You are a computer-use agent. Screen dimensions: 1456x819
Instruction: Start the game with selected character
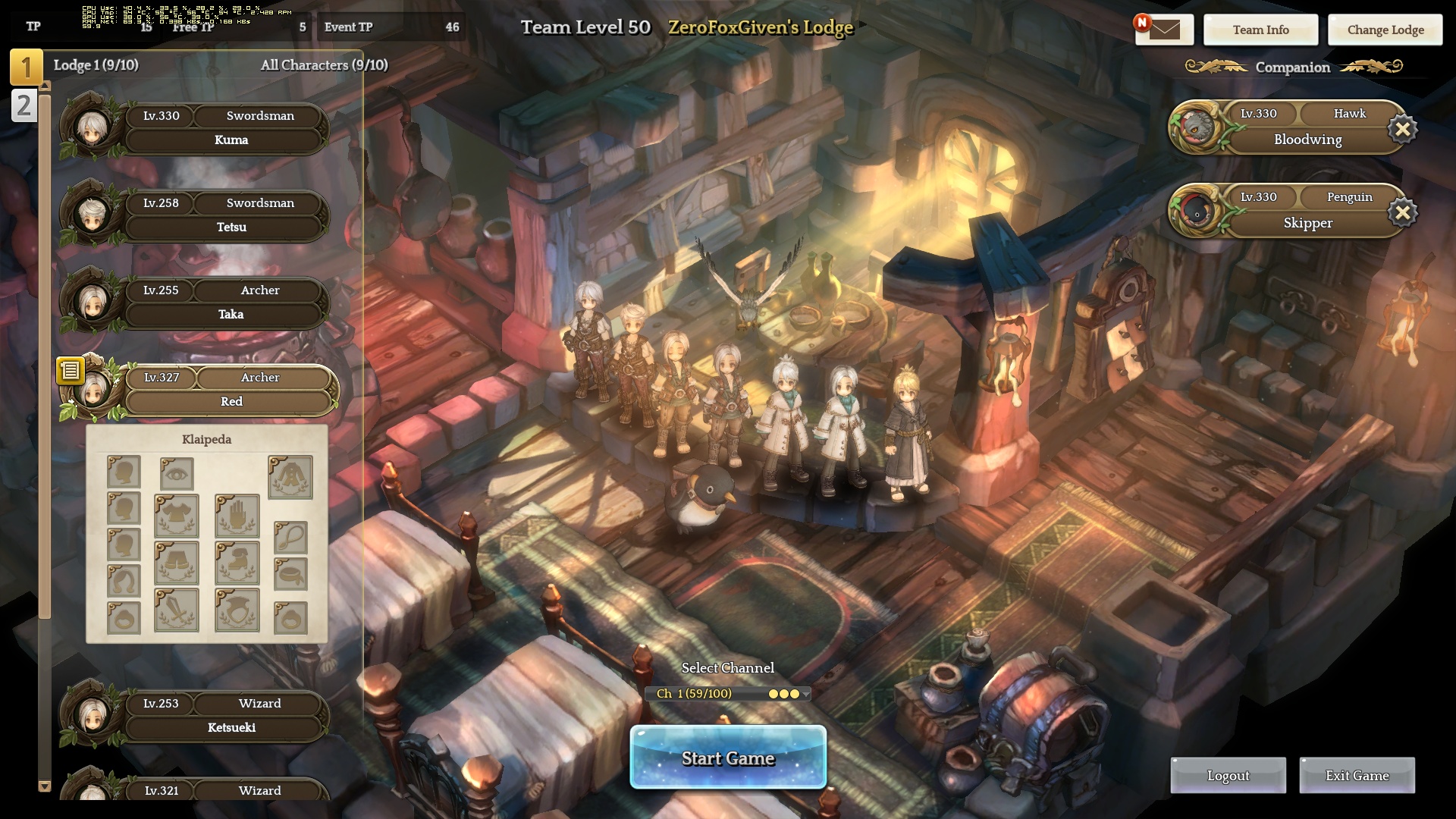[x=728, y=758]
